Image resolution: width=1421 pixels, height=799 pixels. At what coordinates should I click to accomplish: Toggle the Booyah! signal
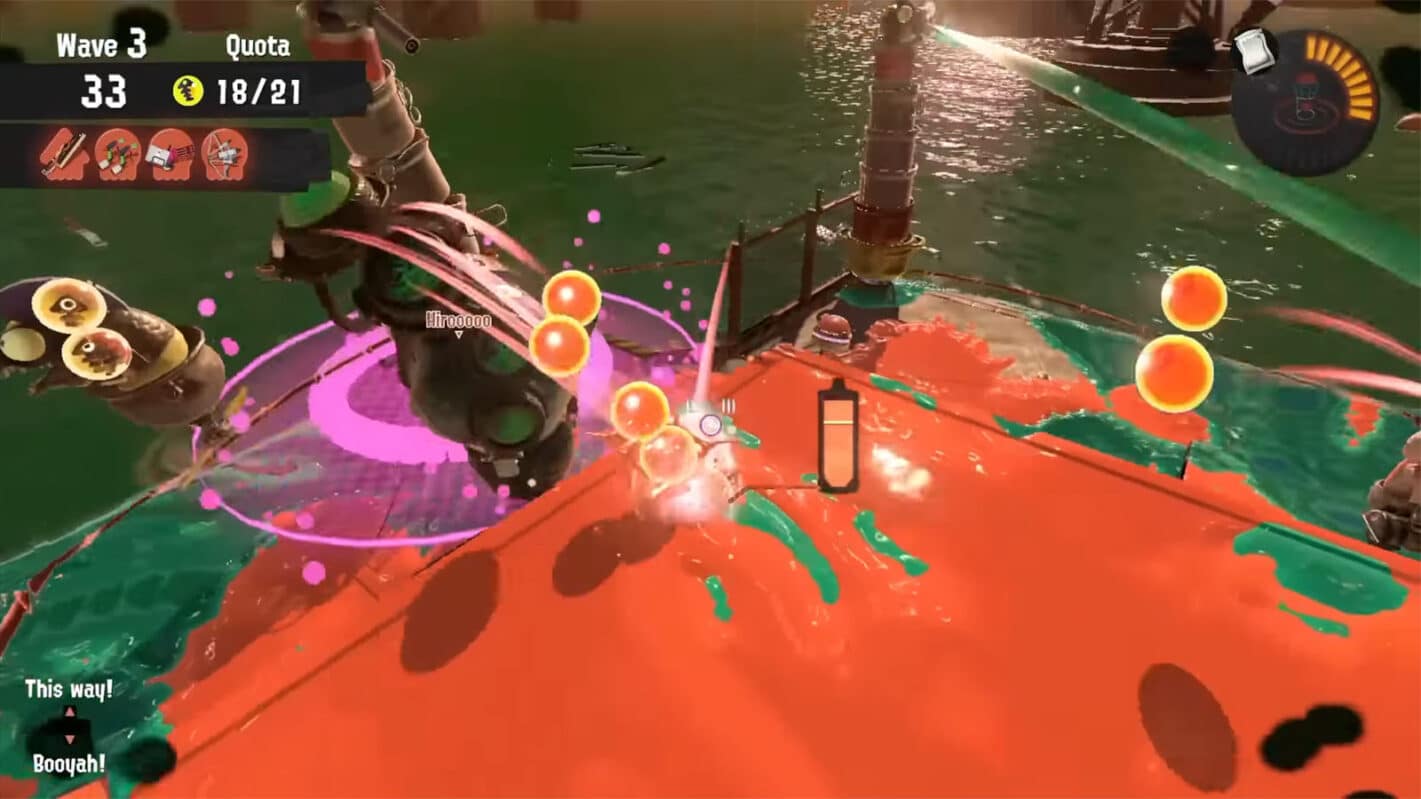(x=67, y=765)
